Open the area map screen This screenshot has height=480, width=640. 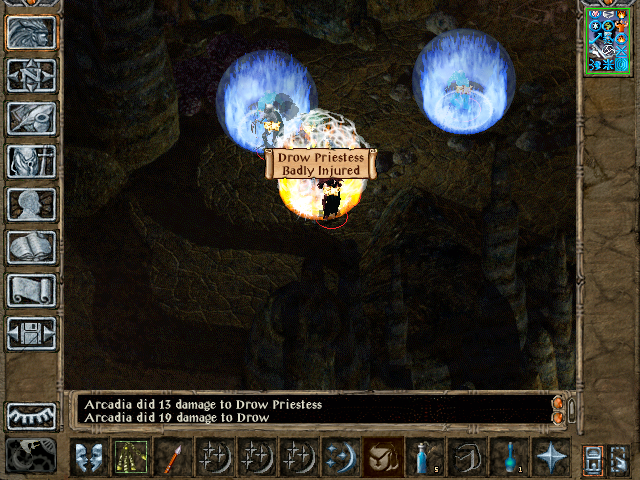click(31, 75)
